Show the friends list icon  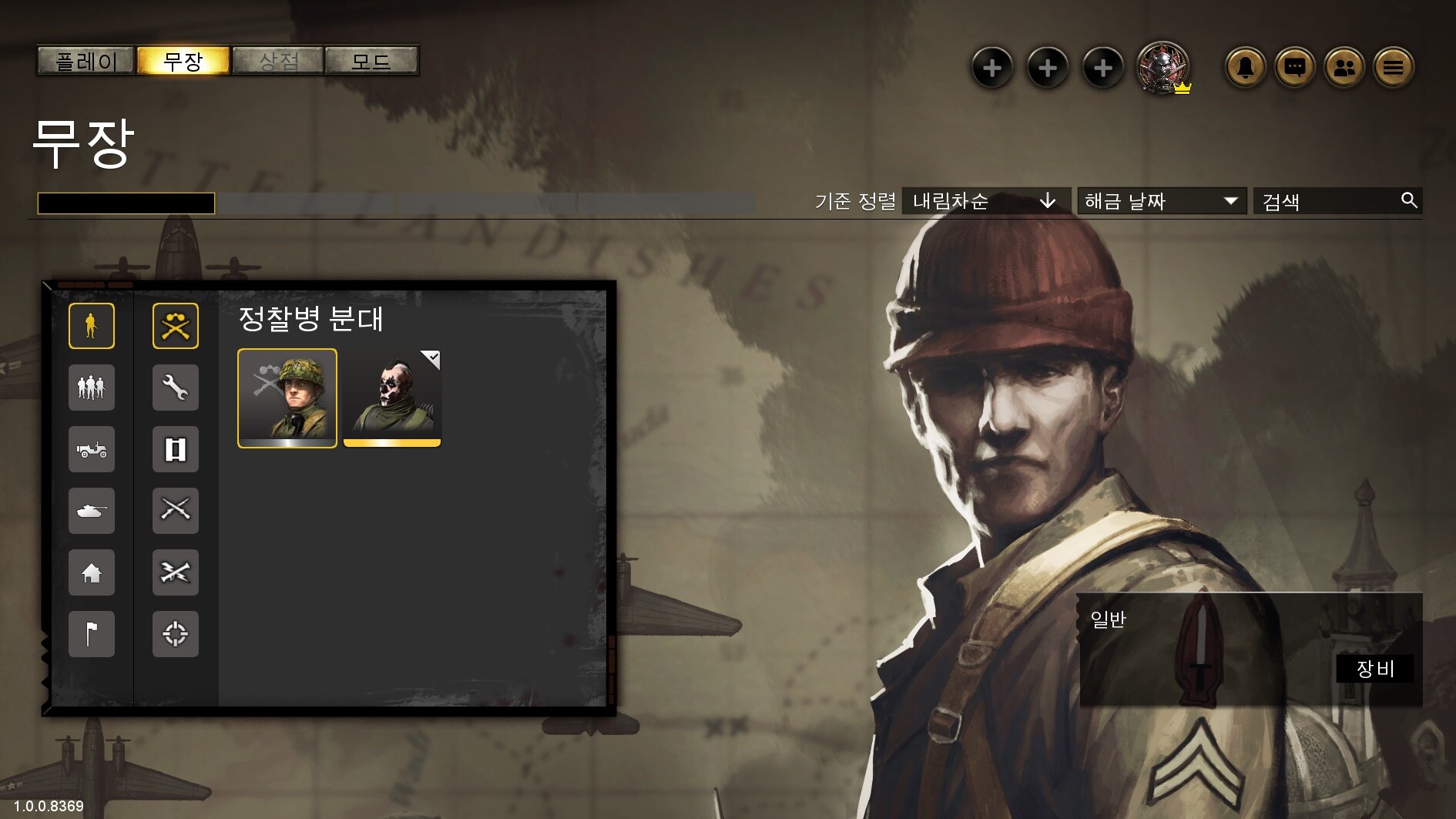pos(1344,68)
